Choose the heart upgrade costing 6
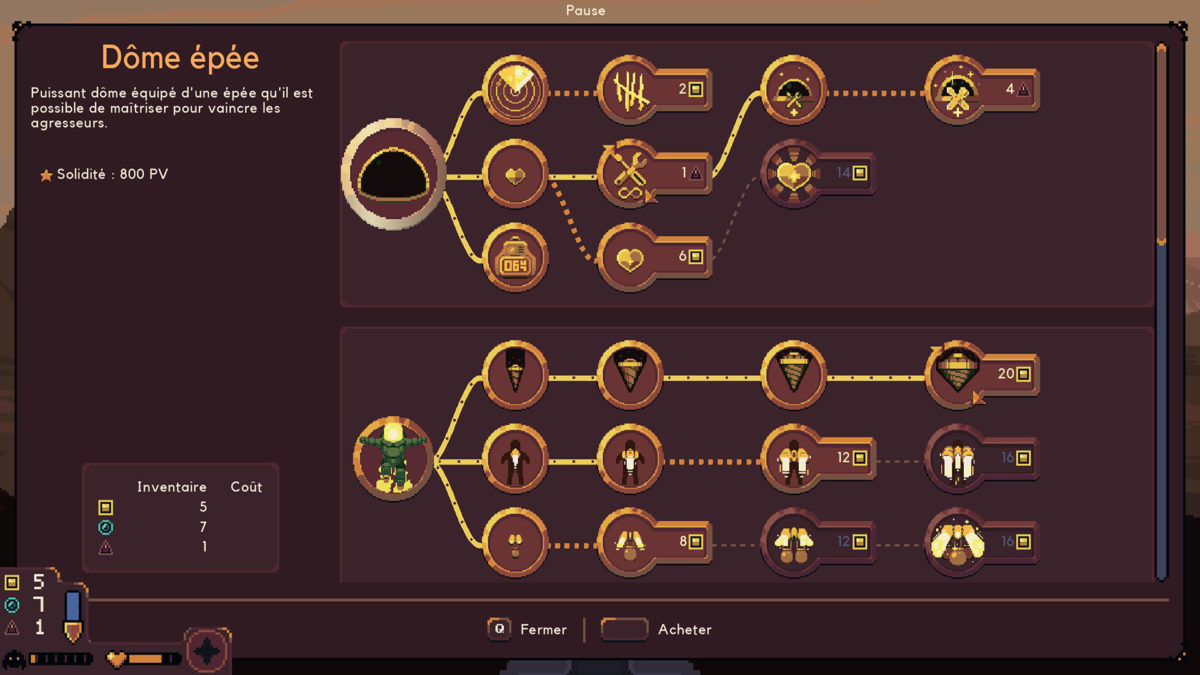Viewport: 1200px width, 675px height. (x=631, y=257)
